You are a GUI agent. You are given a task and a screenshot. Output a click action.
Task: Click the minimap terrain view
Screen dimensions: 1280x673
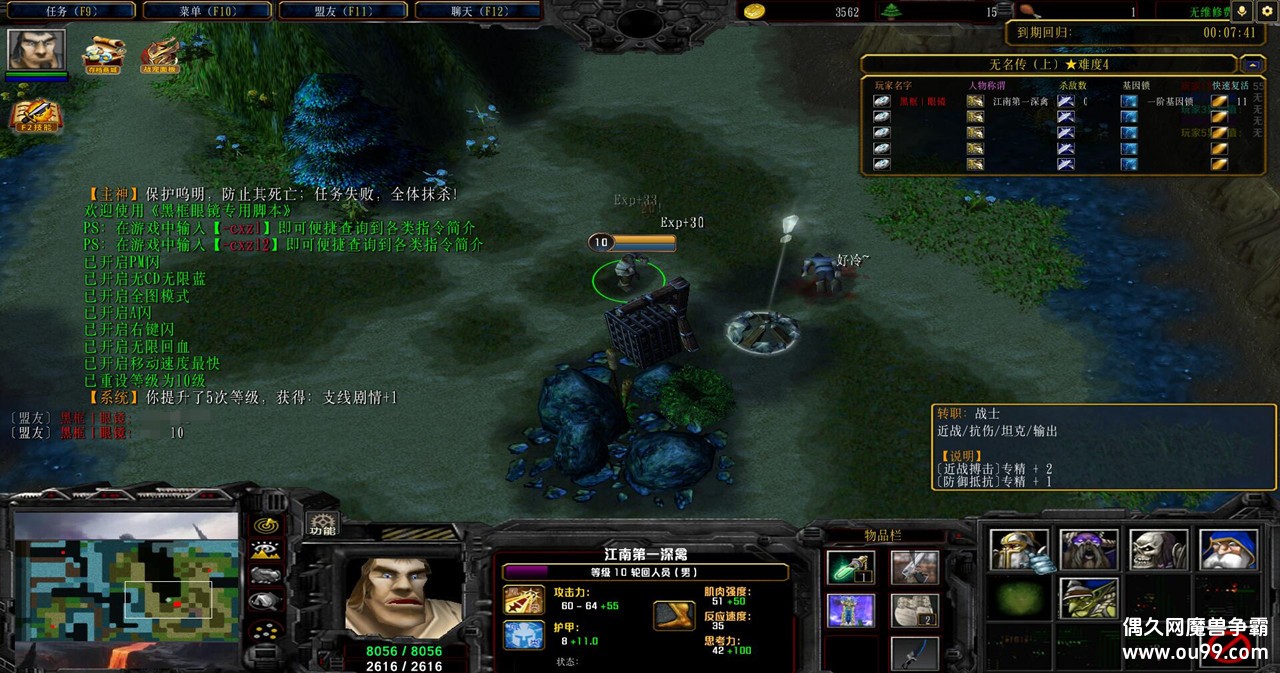[x=126, y=576]
